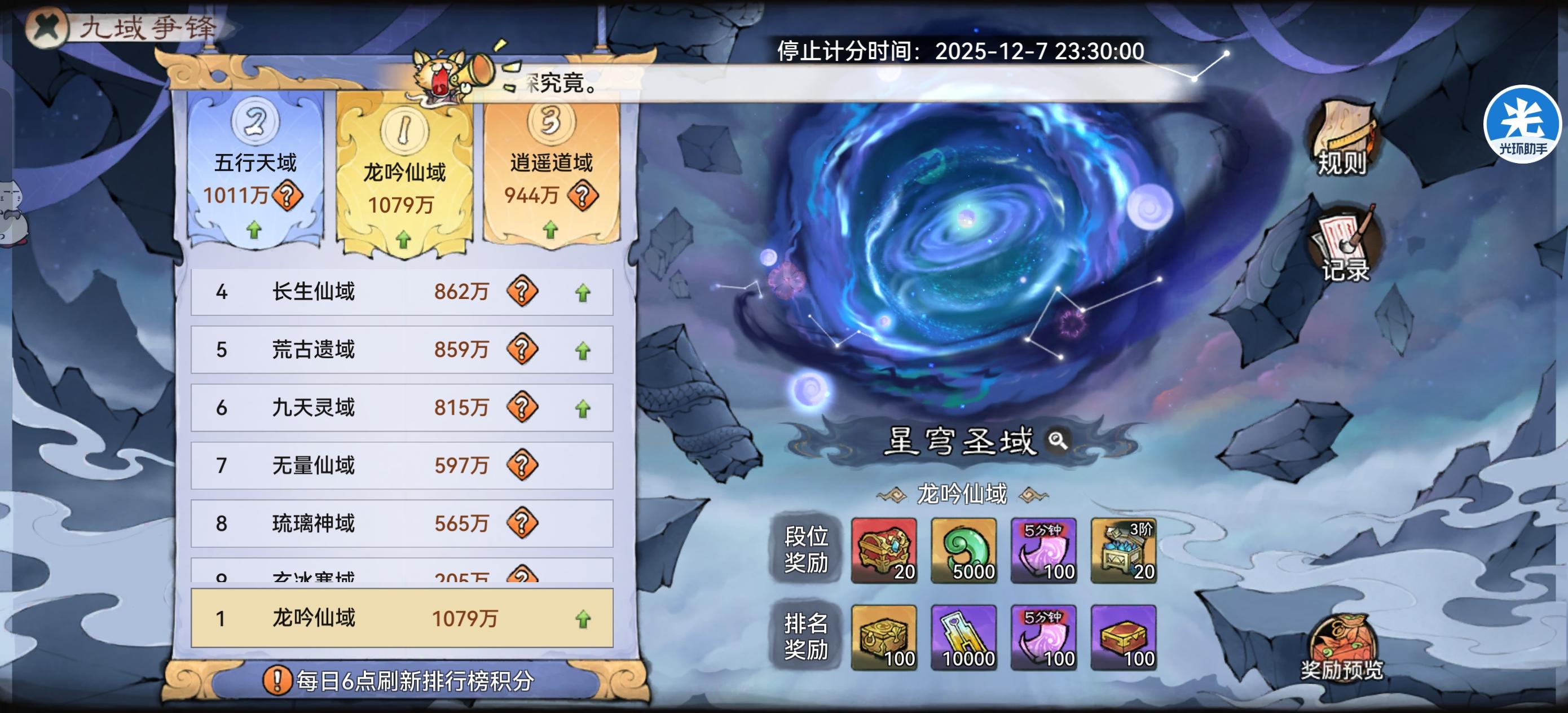
Task: Select the highlighted 龙吟仙域 first-place row
Action: coord(400,619)
